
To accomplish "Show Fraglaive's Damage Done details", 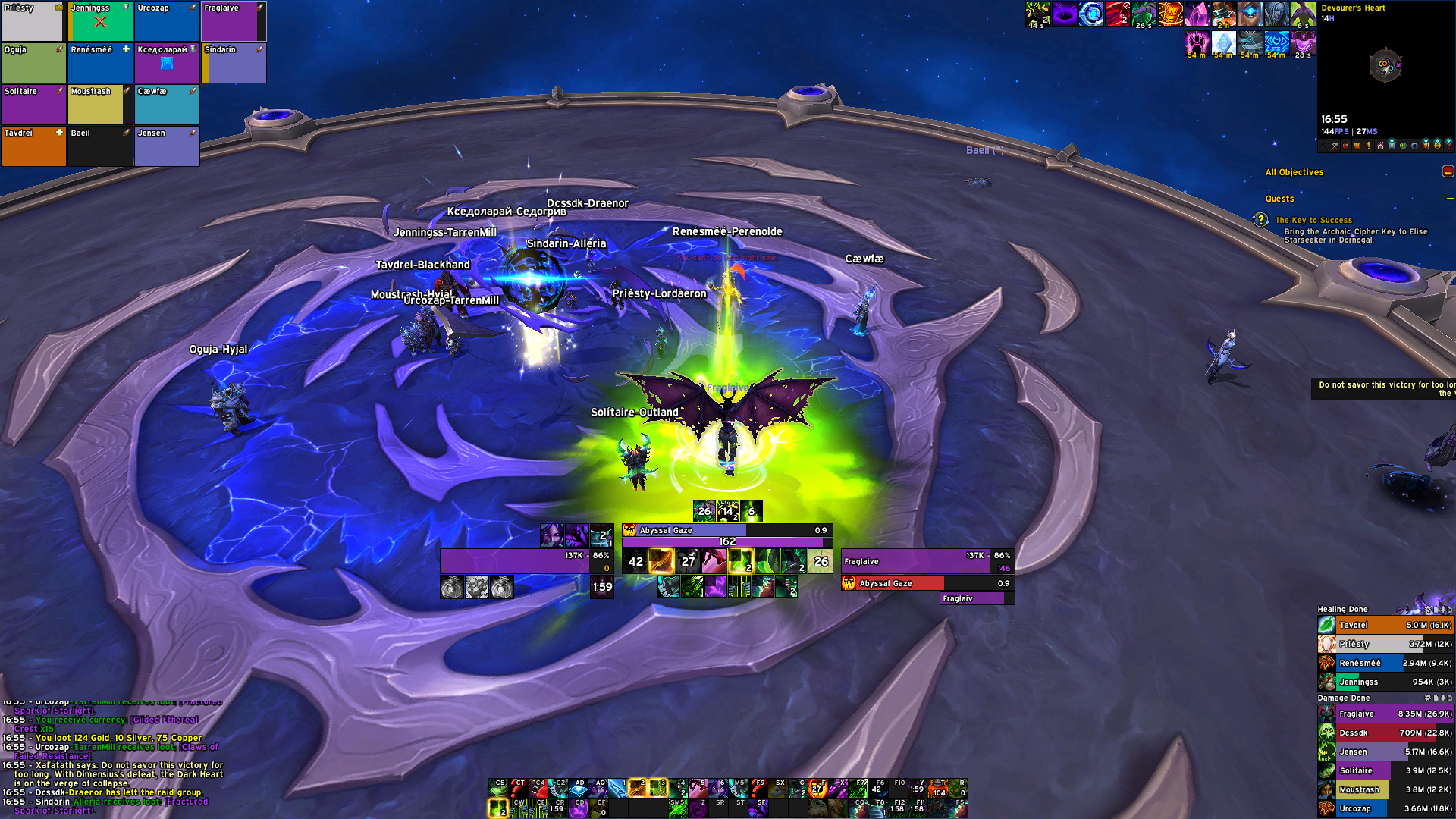I will [x=1385, y=714].
